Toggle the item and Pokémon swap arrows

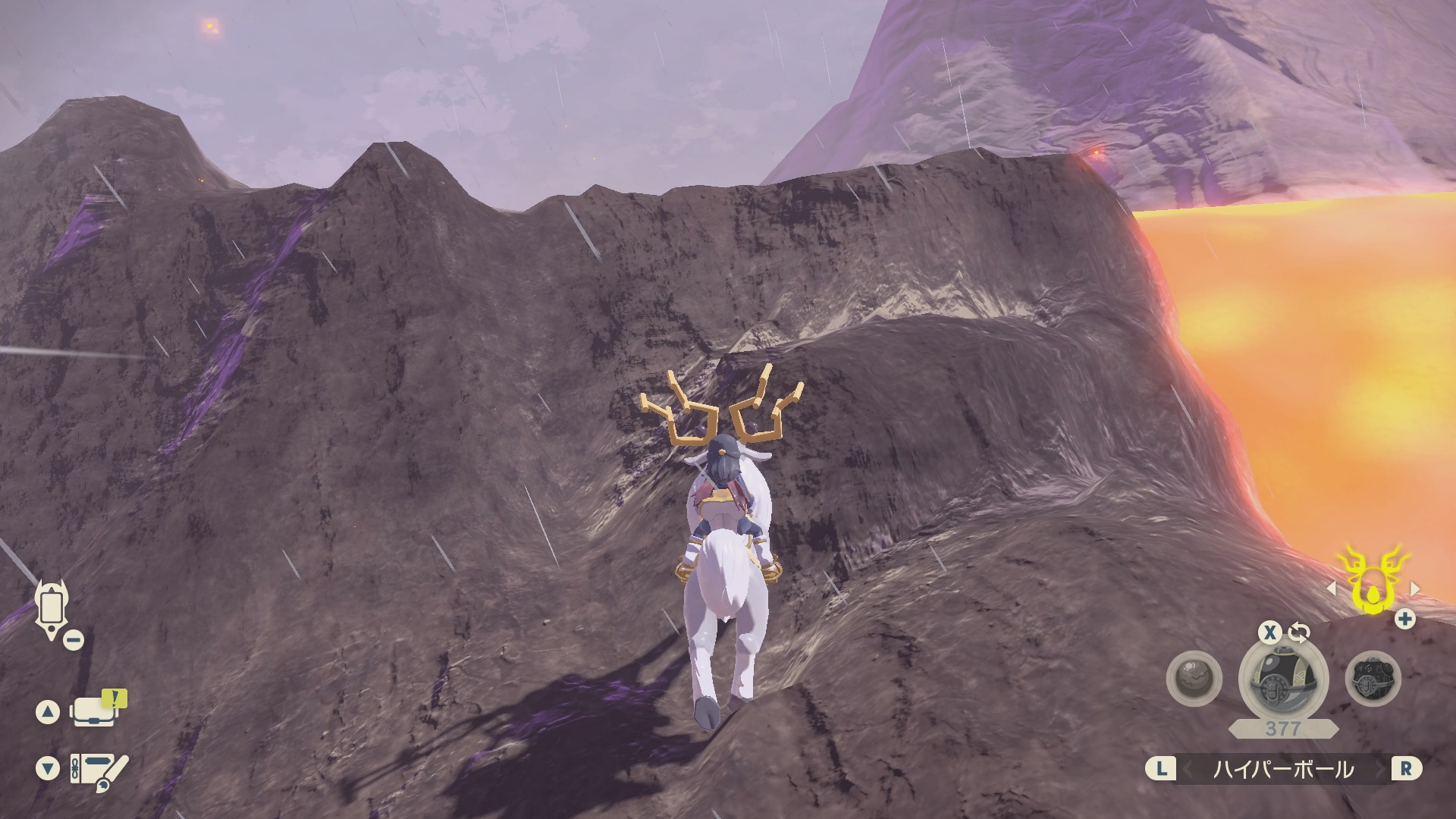point(1299,632)
